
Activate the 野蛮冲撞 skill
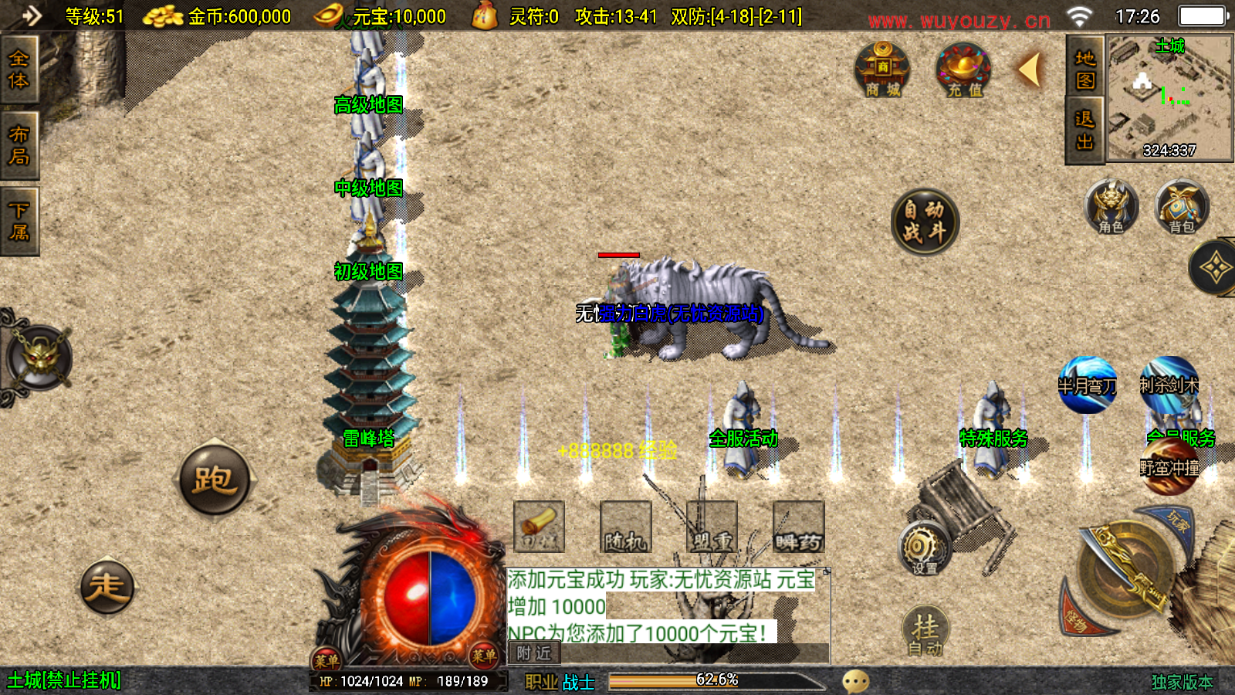click(1169, 467)
